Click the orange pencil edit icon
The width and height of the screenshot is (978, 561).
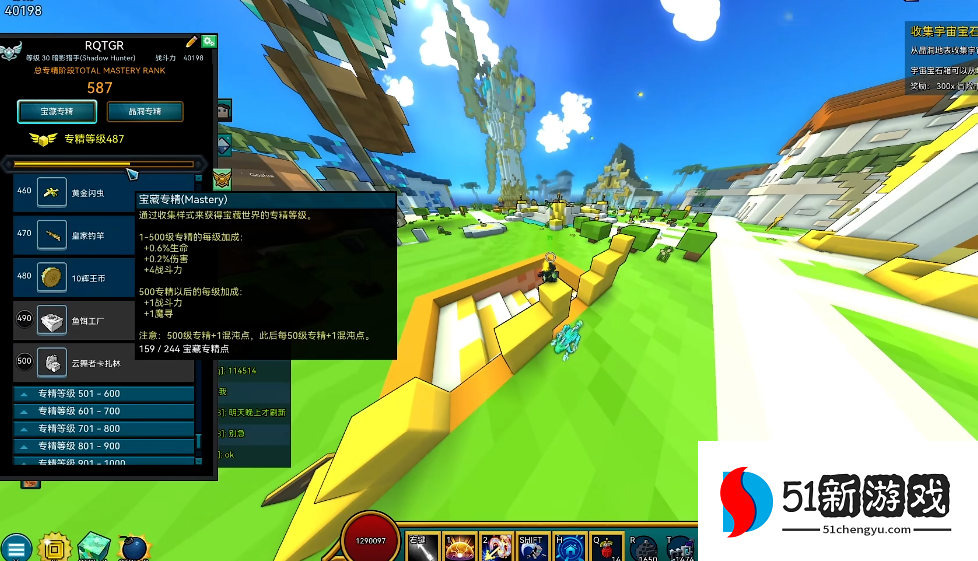point(192,42)
